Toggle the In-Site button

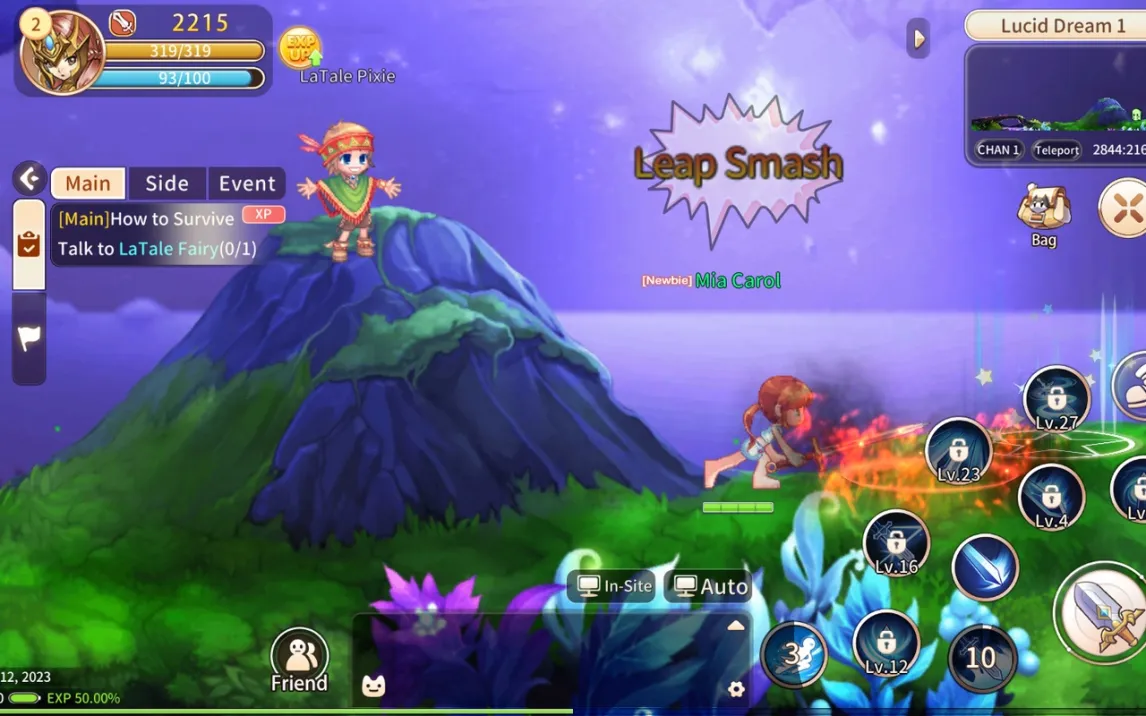[614, 586]
